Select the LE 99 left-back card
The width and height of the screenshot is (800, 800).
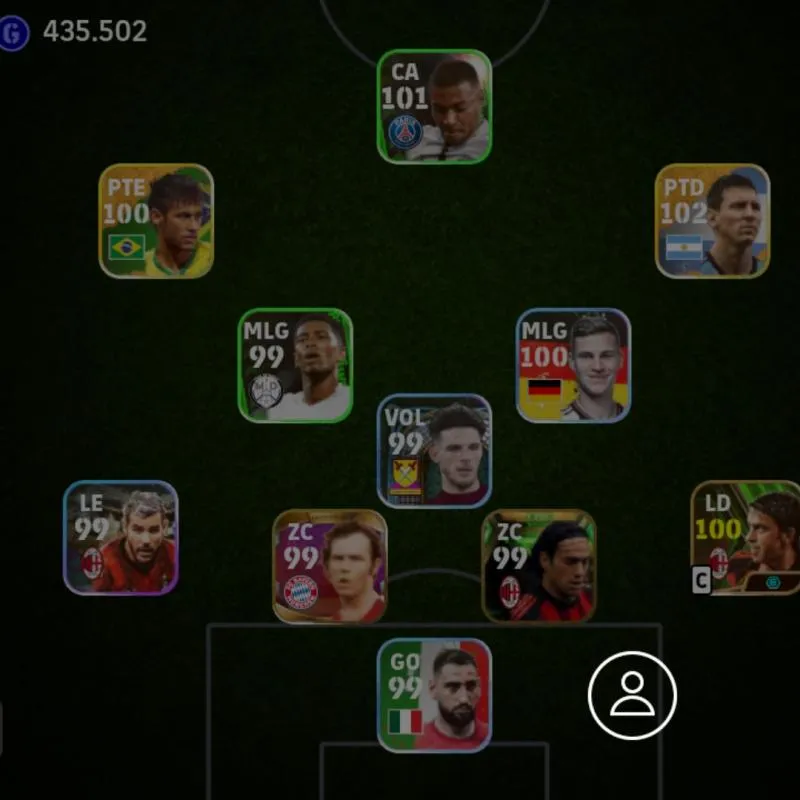pos(121,538)
